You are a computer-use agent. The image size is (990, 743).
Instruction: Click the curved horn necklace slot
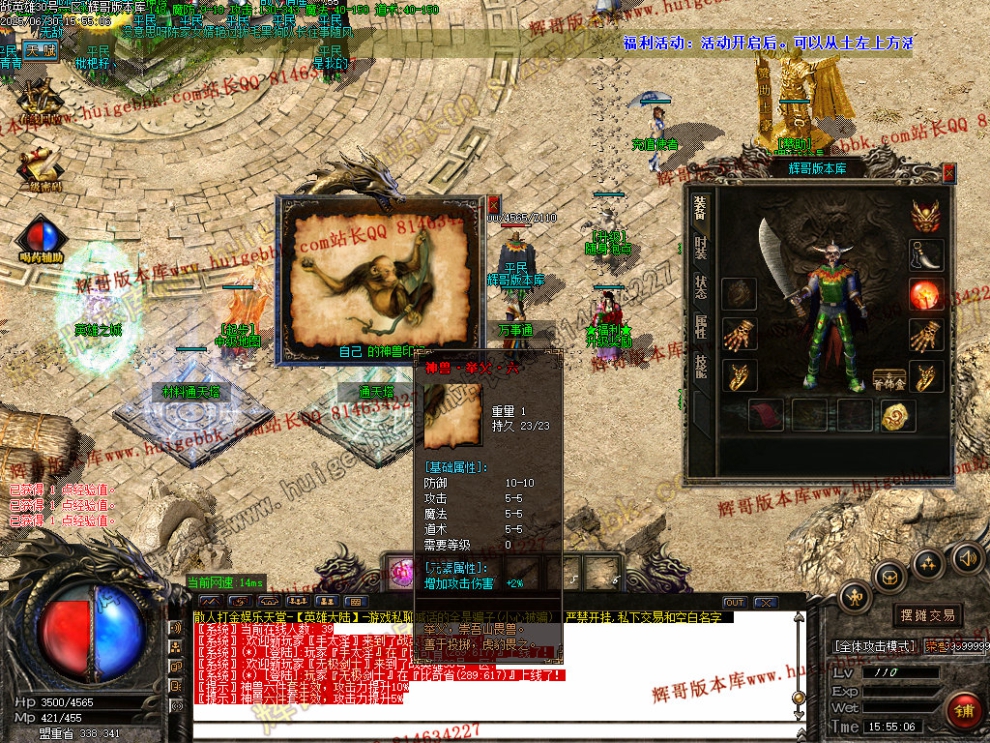(925, 256)
